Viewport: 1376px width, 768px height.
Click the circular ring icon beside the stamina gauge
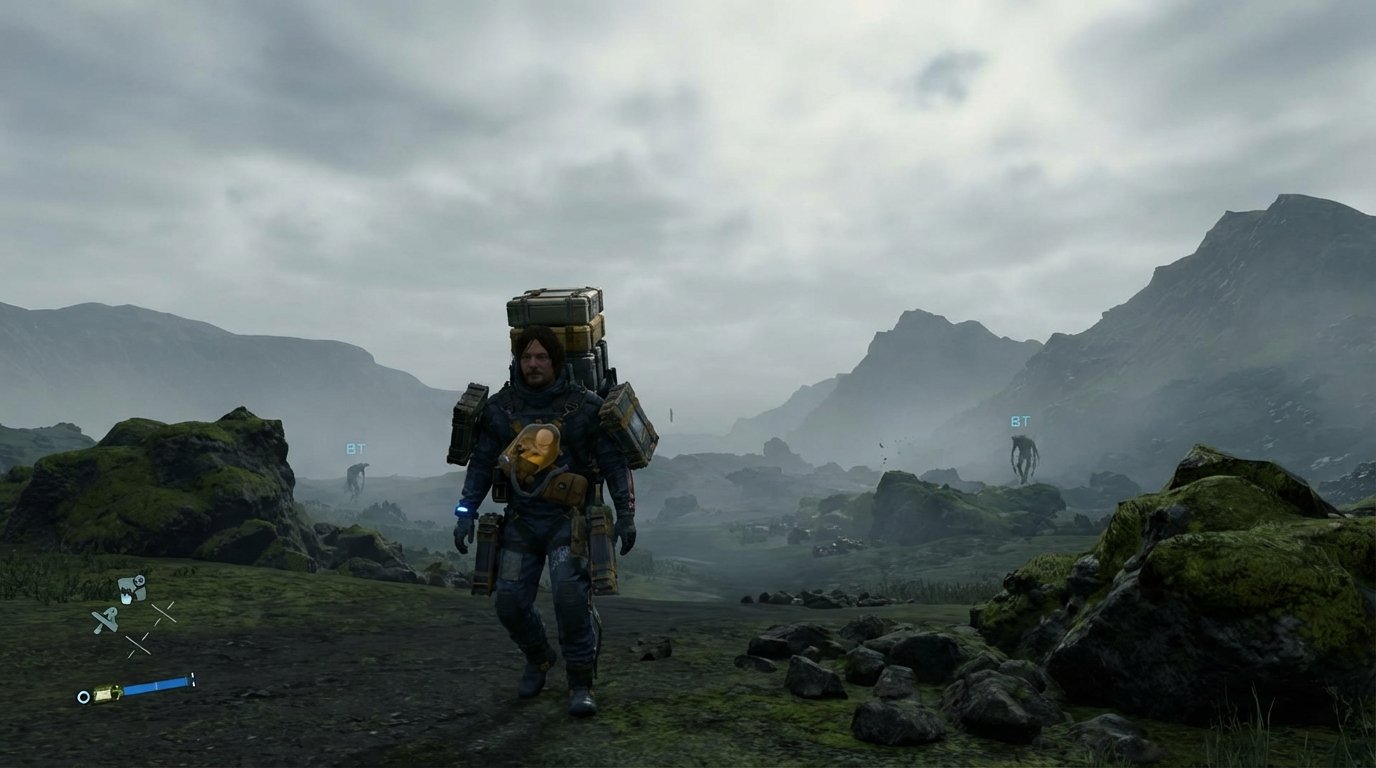83,696
